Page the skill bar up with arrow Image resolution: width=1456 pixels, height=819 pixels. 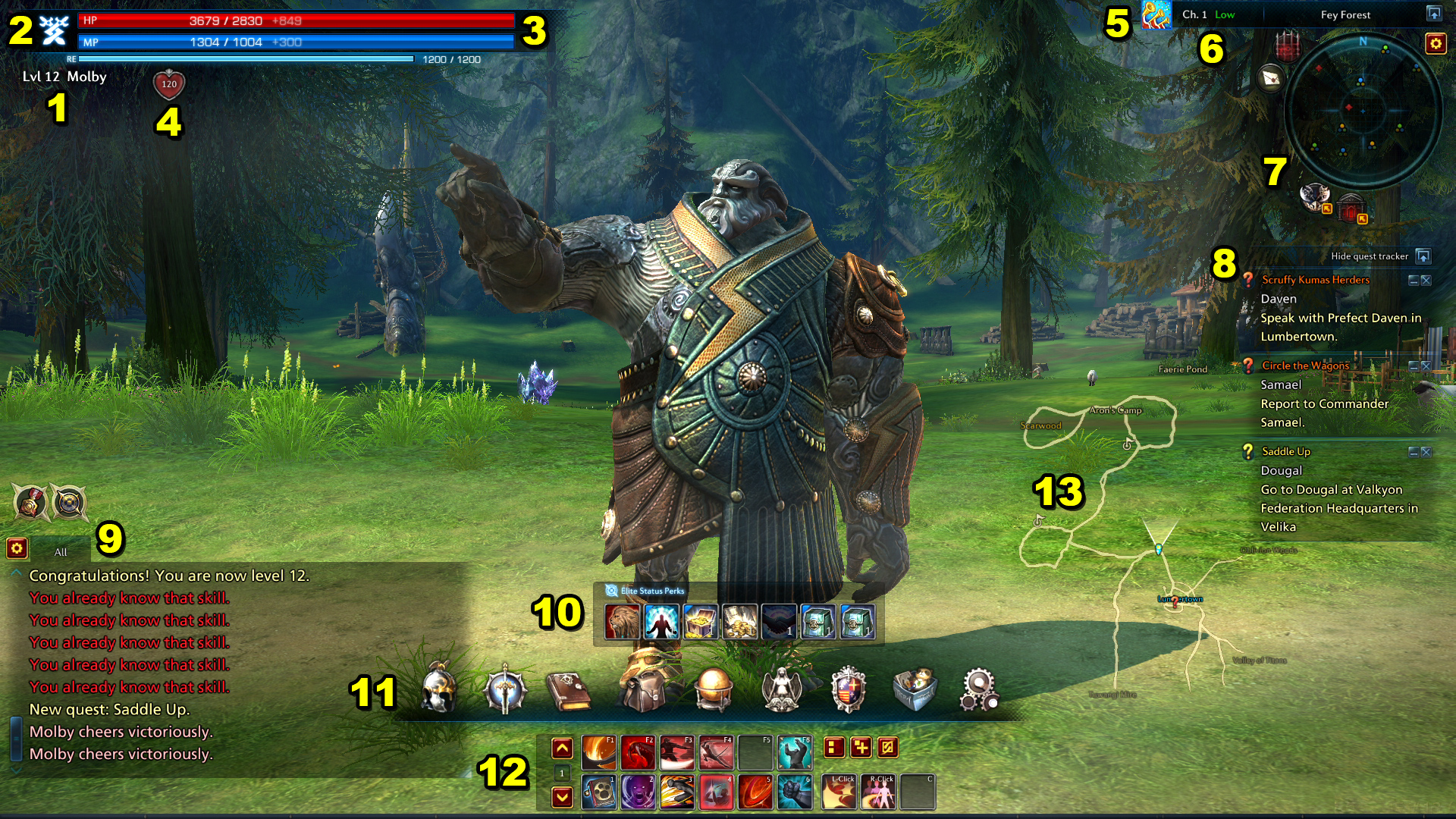pos(562,748)
